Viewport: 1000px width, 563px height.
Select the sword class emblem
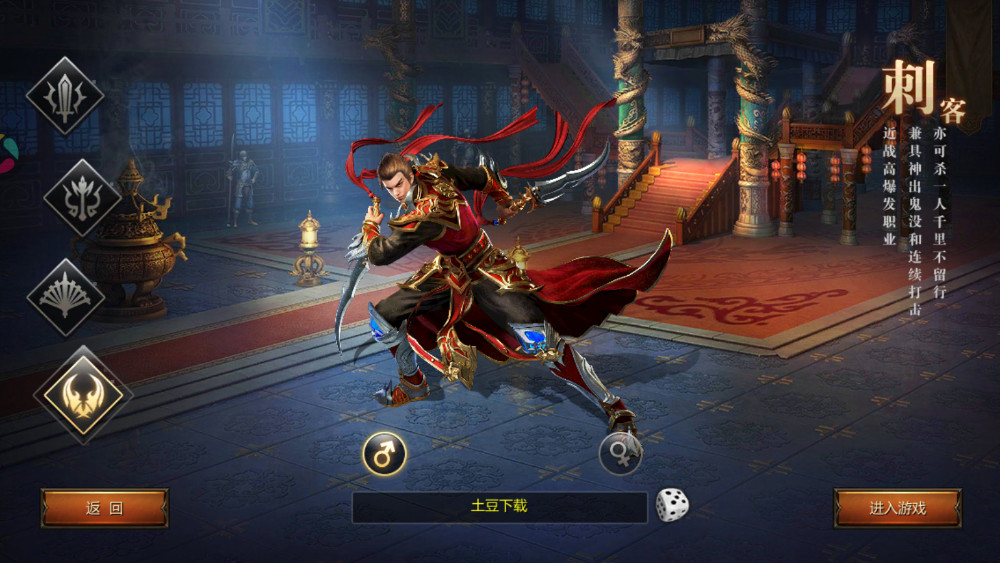coord(65,96)
